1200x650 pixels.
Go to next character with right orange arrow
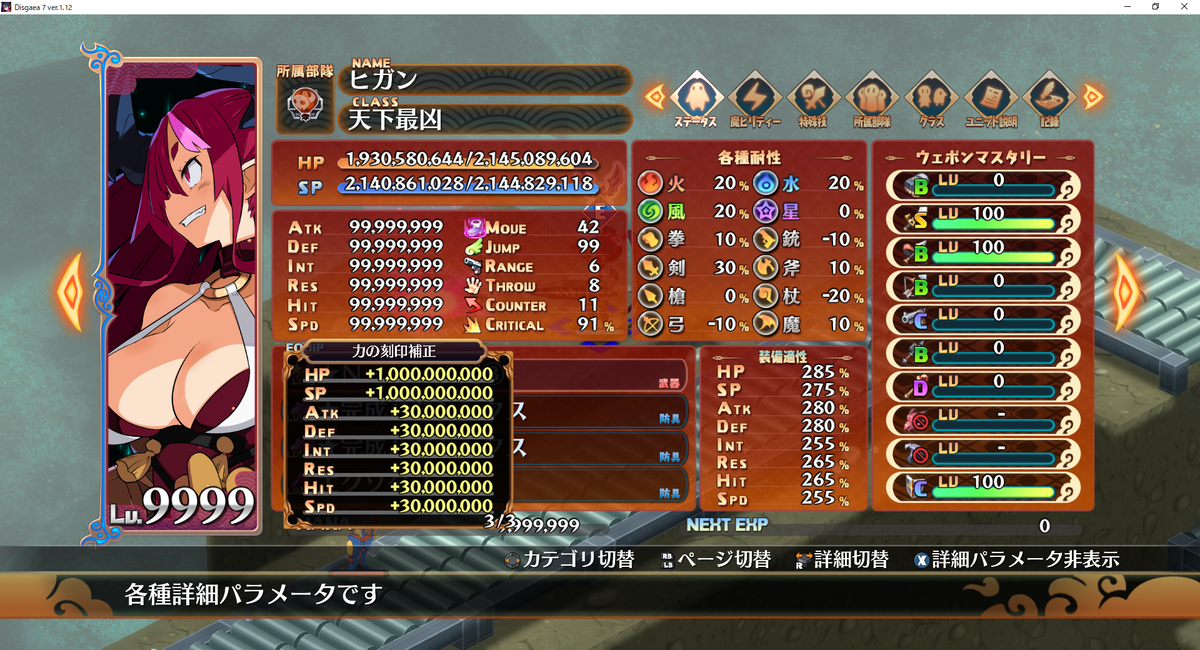[1127, 292]
